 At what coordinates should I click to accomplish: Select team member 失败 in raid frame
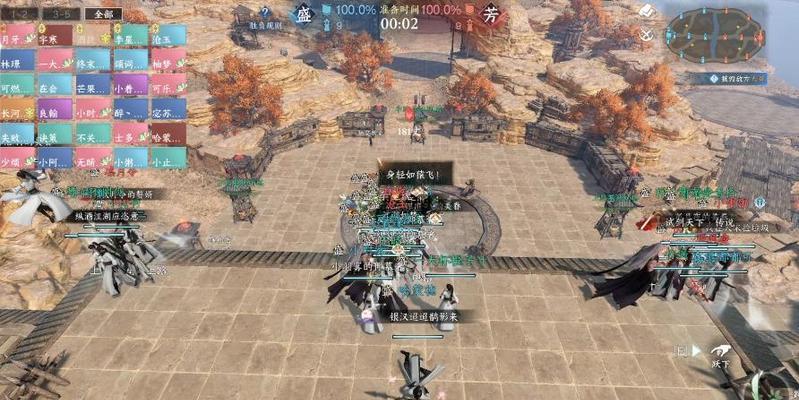pyautogui.click(x=17, y=137)
